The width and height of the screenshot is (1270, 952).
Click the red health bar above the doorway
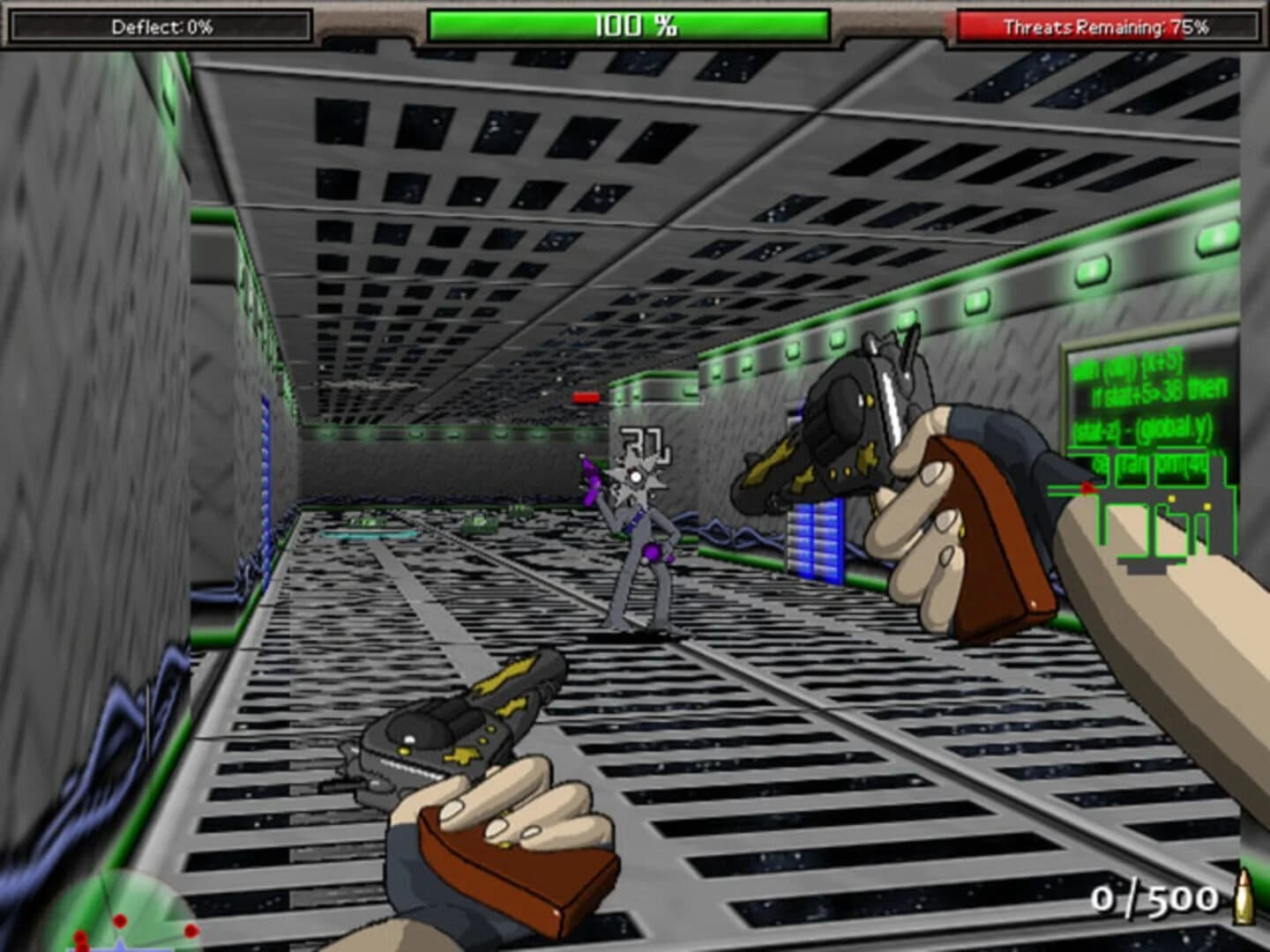(585, 396)
